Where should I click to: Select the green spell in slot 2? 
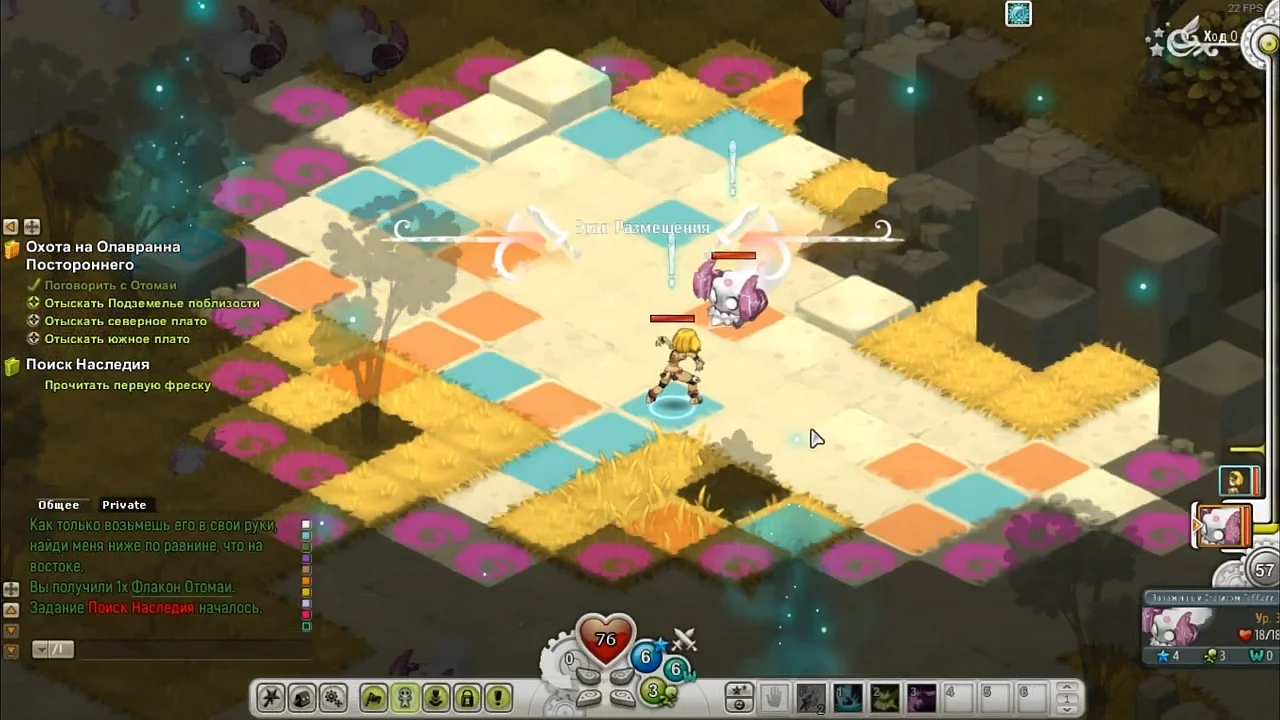[x=884, y=697]
